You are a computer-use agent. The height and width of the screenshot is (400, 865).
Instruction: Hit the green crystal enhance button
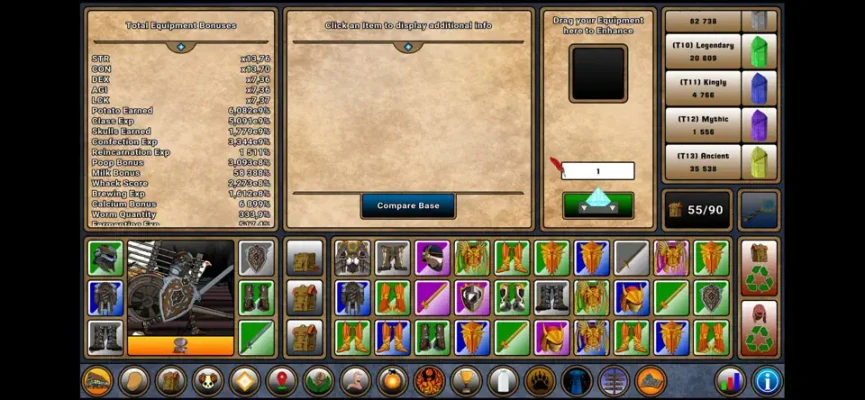[597, 203]
